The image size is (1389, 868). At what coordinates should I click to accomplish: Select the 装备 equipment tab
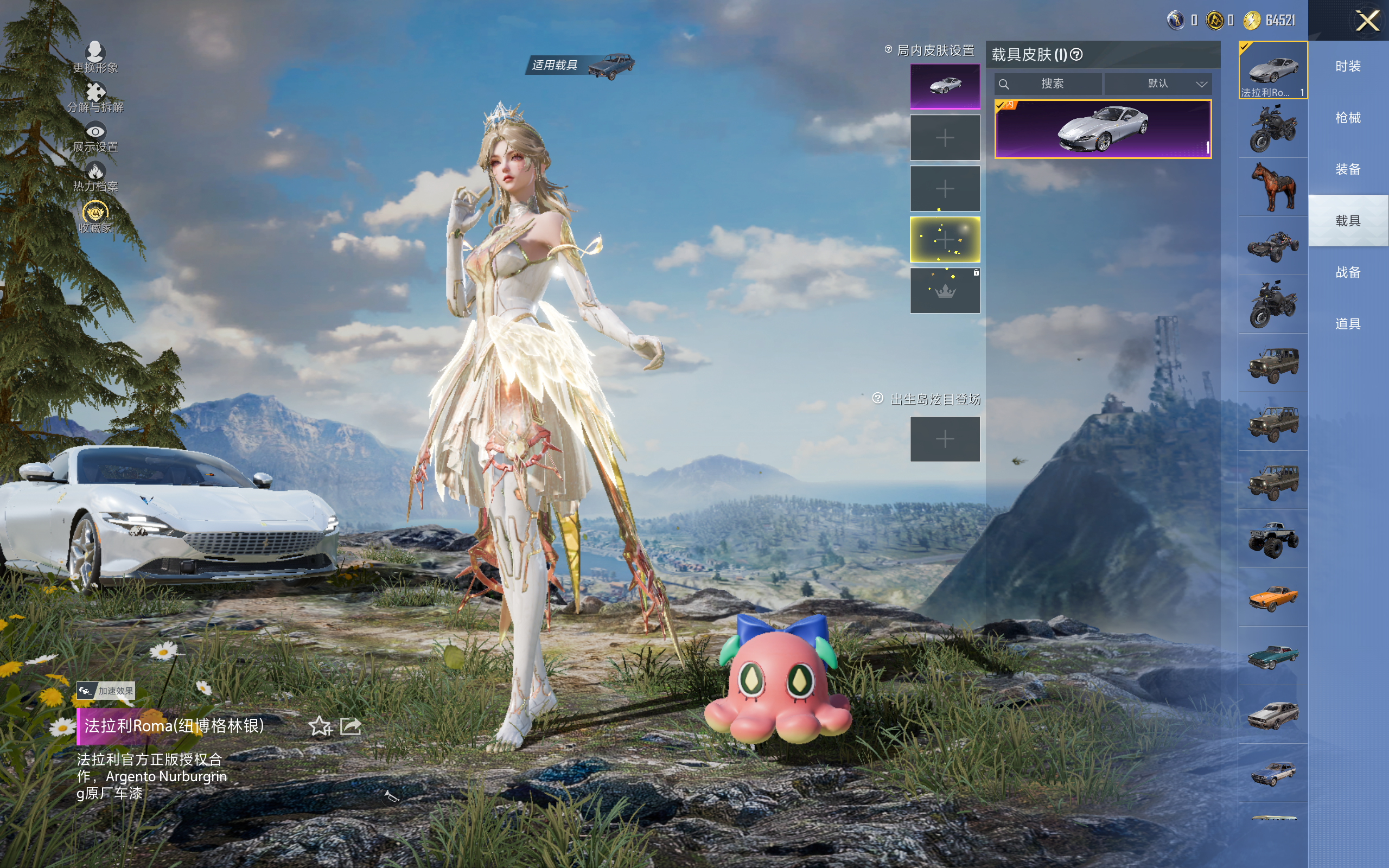click(x=1348, y=169)
